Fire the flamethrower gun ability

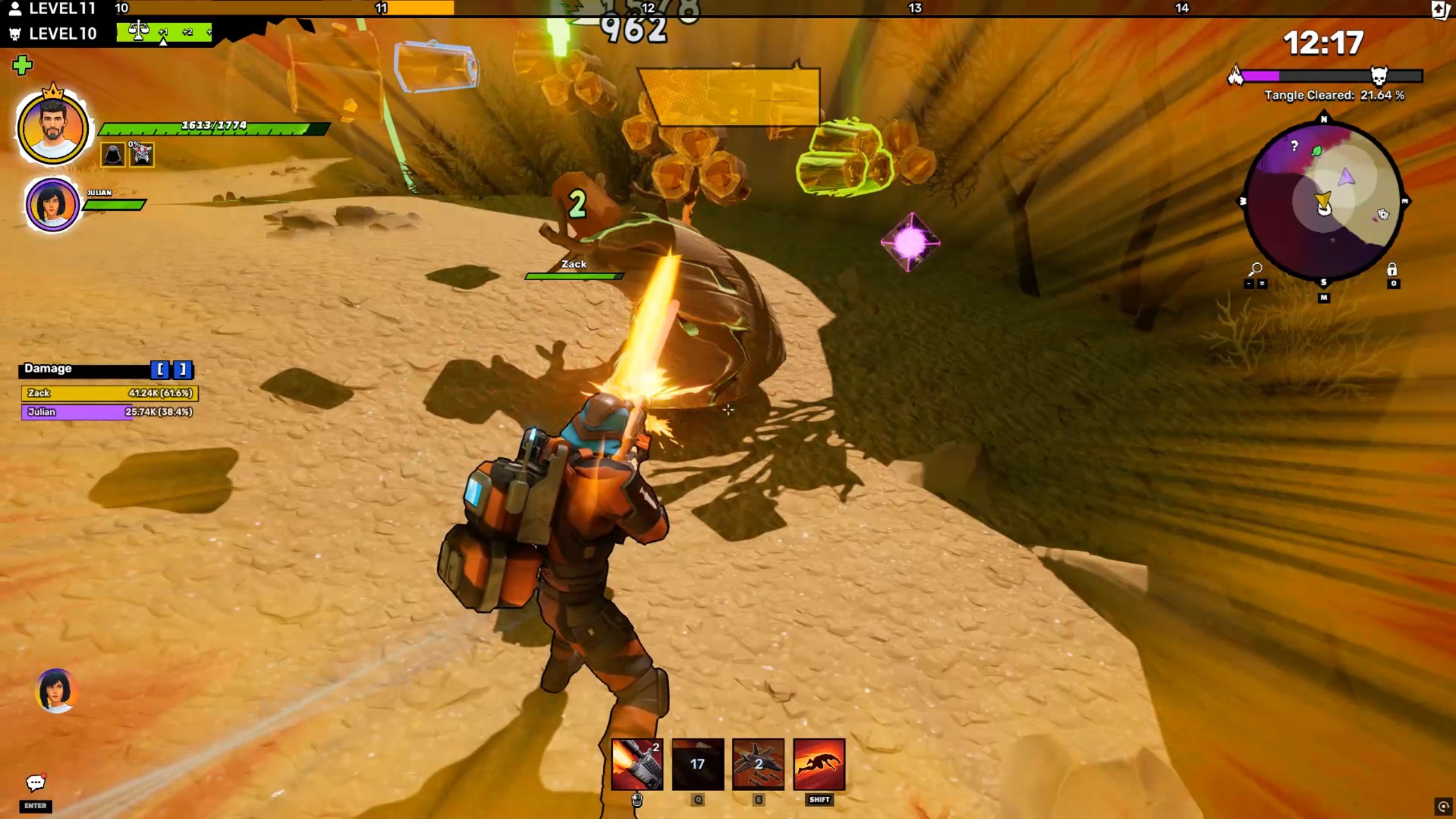click(x=637, y=764)
